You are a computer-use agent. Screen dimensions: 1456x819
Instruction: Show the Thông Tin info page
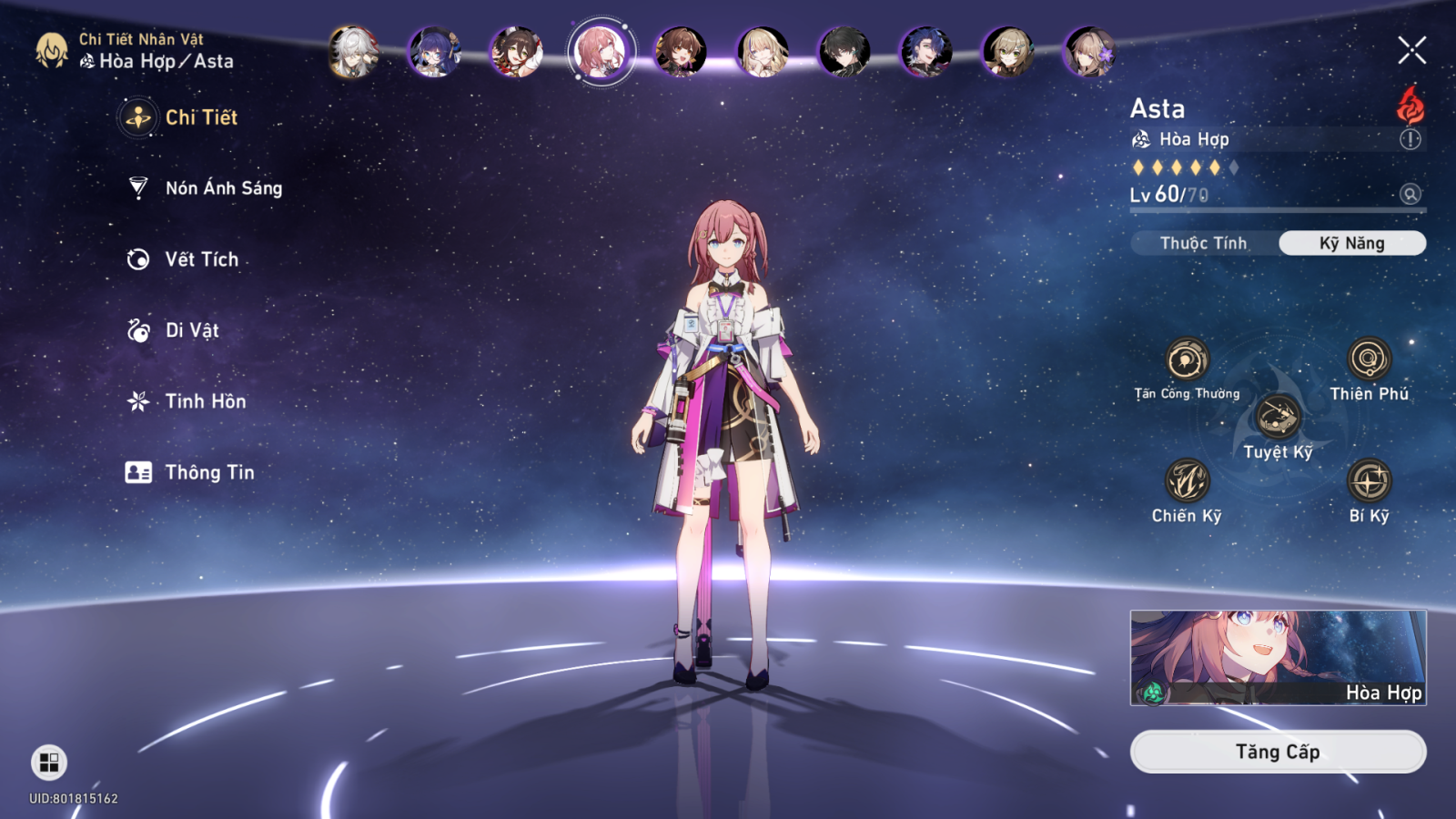point(191,472)
